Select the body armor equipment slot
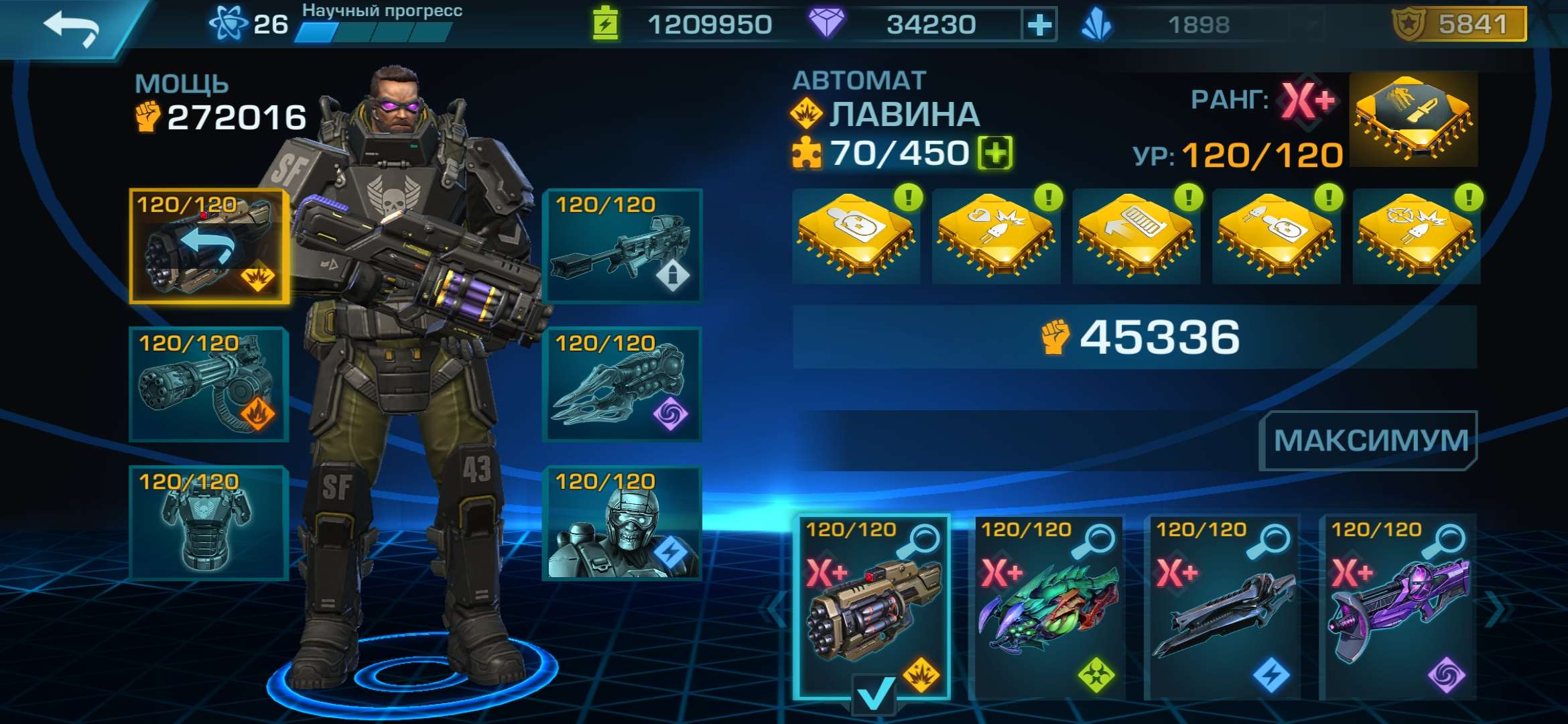This screenshot has width=1568, height=724. pyautogui.click(x=209, y=523)
